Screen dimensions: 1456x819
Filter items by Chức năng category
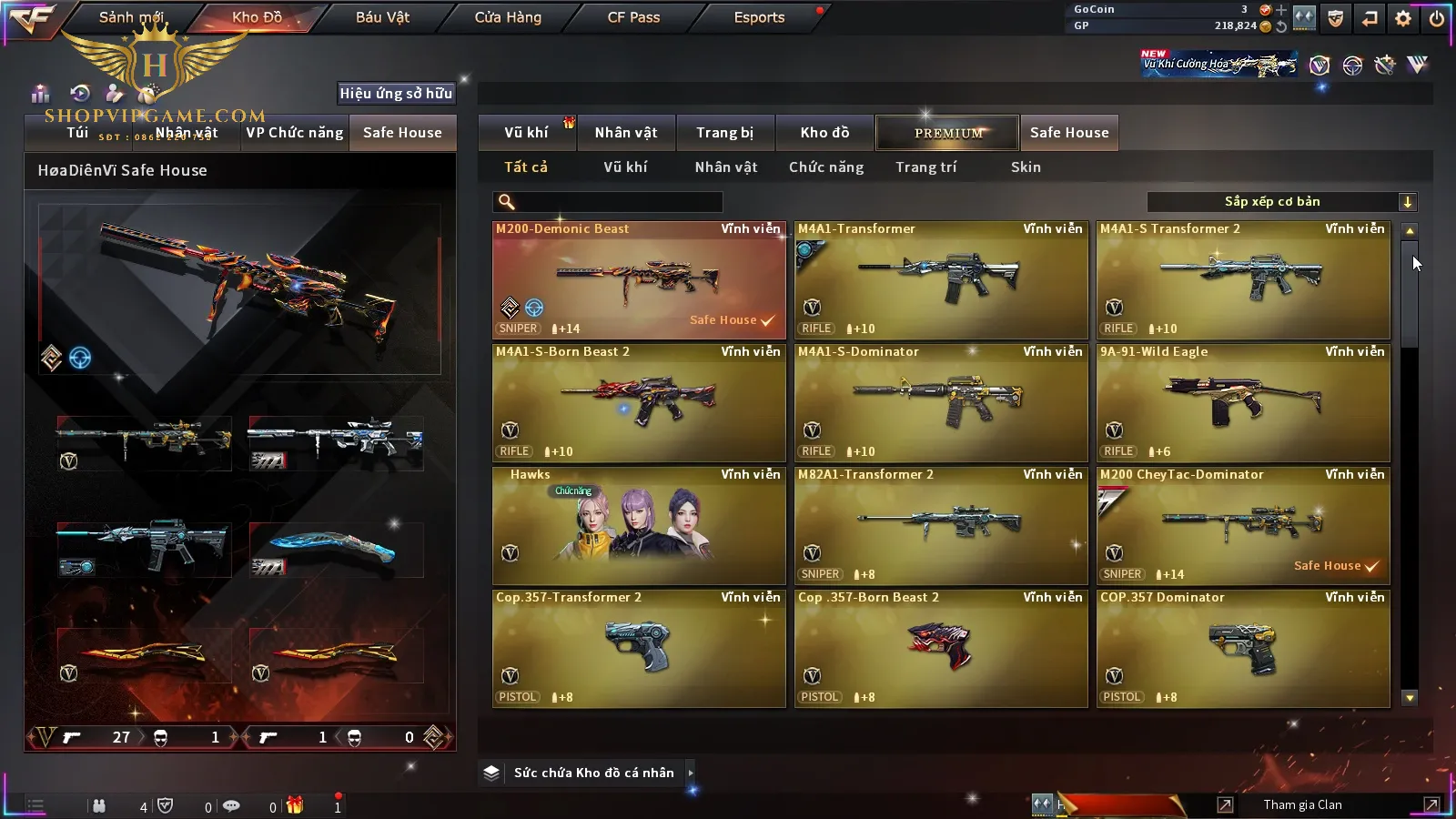point(826,167)
